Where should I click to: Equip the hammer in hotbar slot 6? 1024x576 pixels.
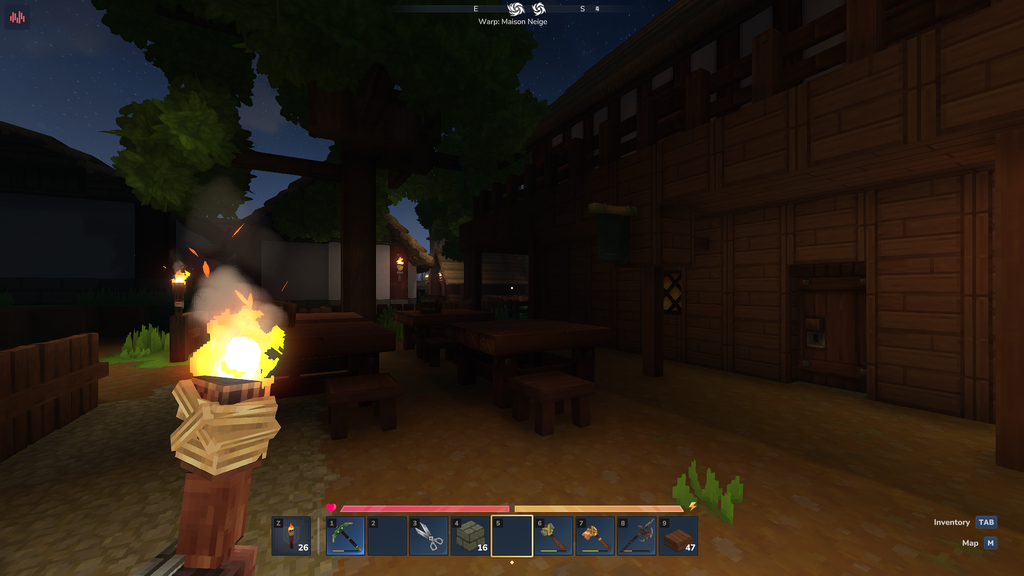tap(554, 536)
